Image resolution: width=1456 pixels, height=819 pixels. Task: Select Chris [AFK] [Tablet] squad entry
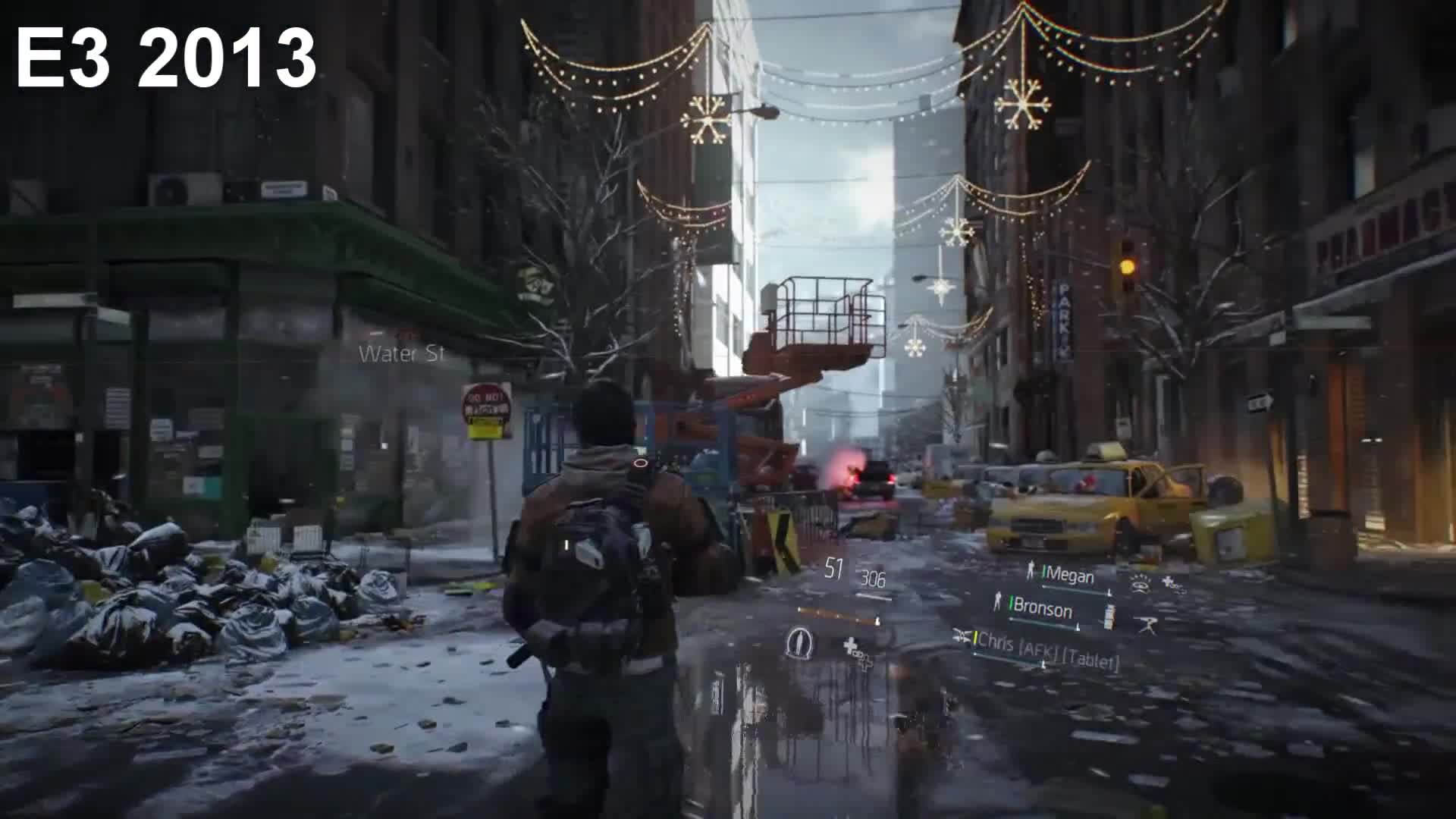(x=1047, y=651)
